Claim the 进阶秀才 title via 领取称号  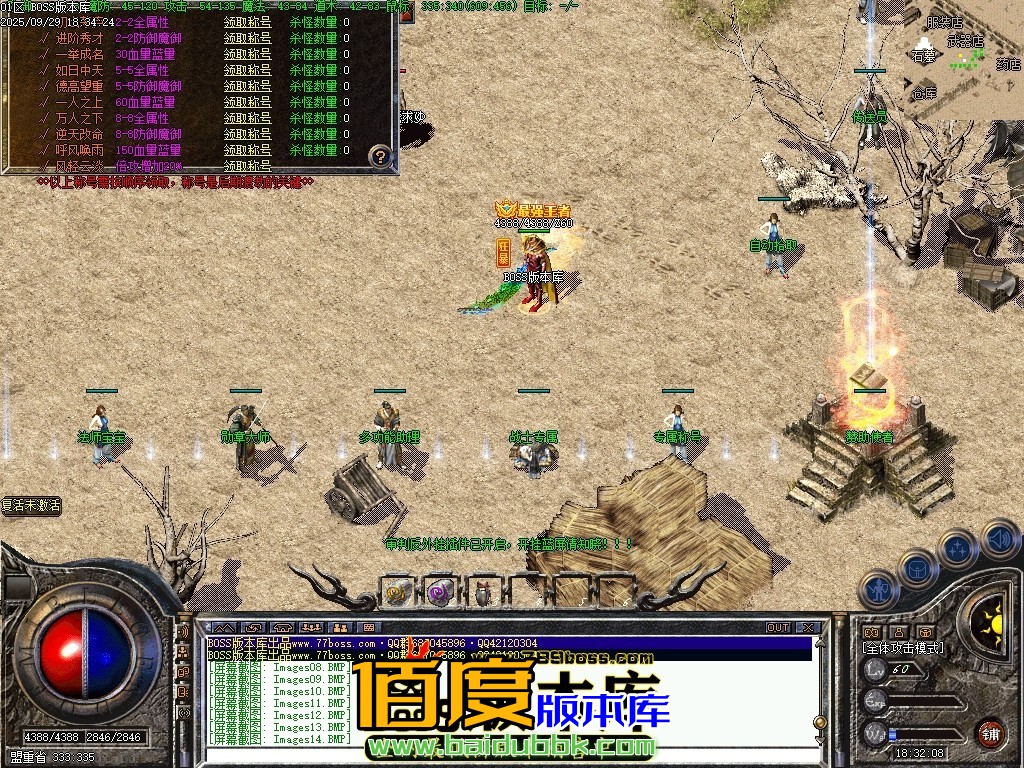pos(247,38)
